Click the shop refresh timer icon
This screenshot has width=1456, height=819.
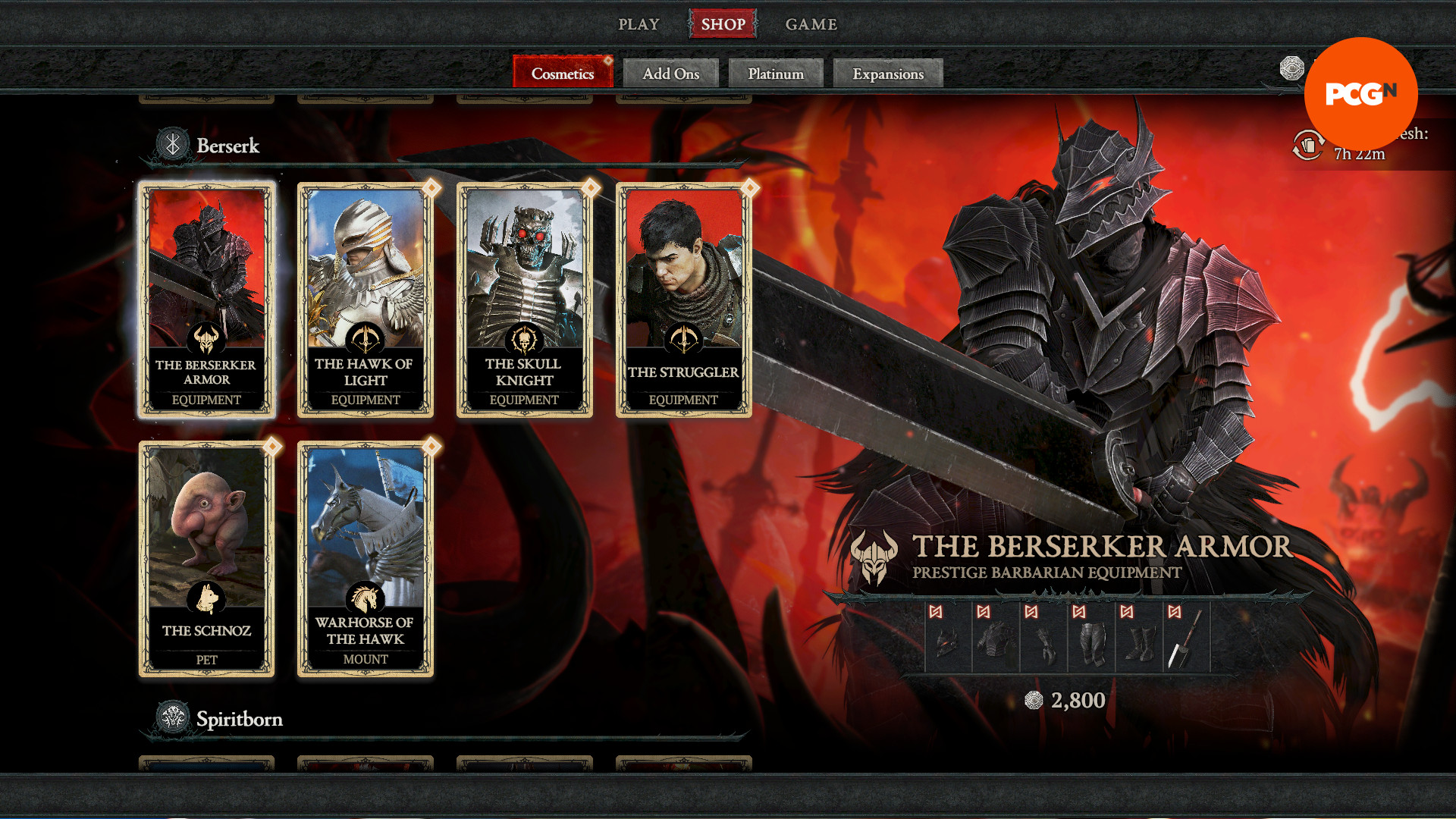pos(1308,144)
